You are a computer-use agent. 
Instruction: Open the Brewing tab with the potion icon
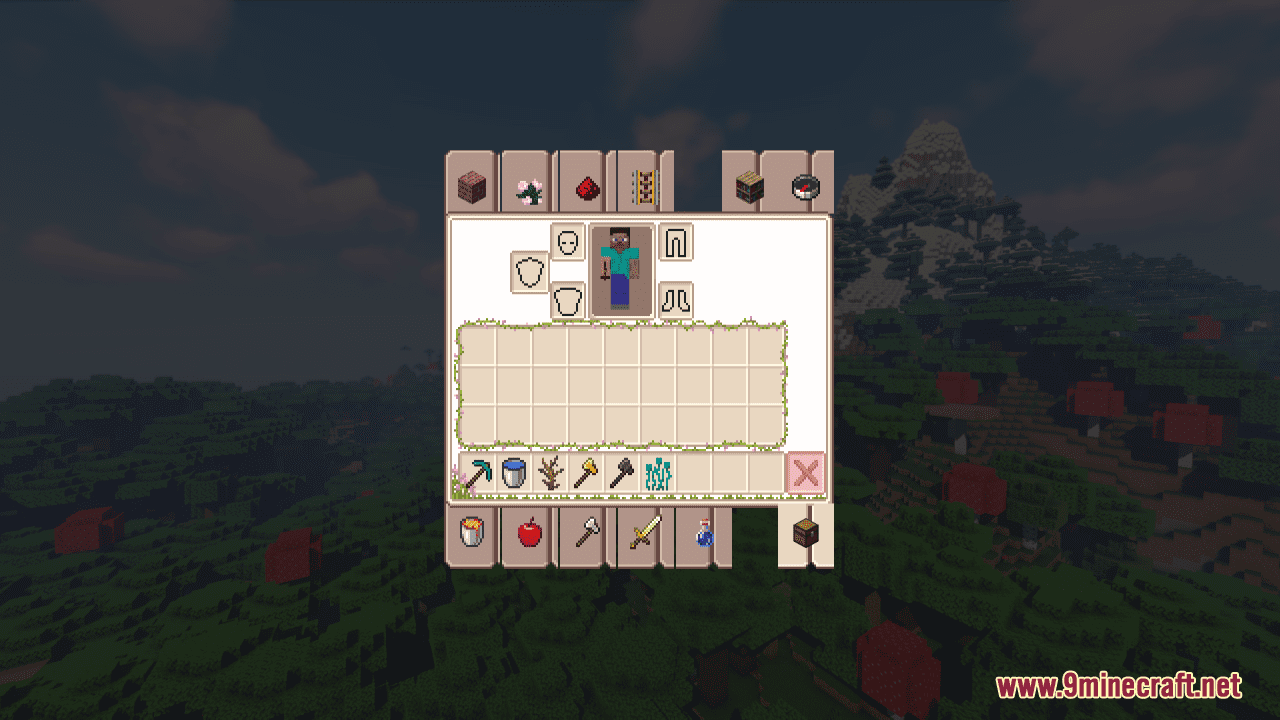tap(701, 534)
